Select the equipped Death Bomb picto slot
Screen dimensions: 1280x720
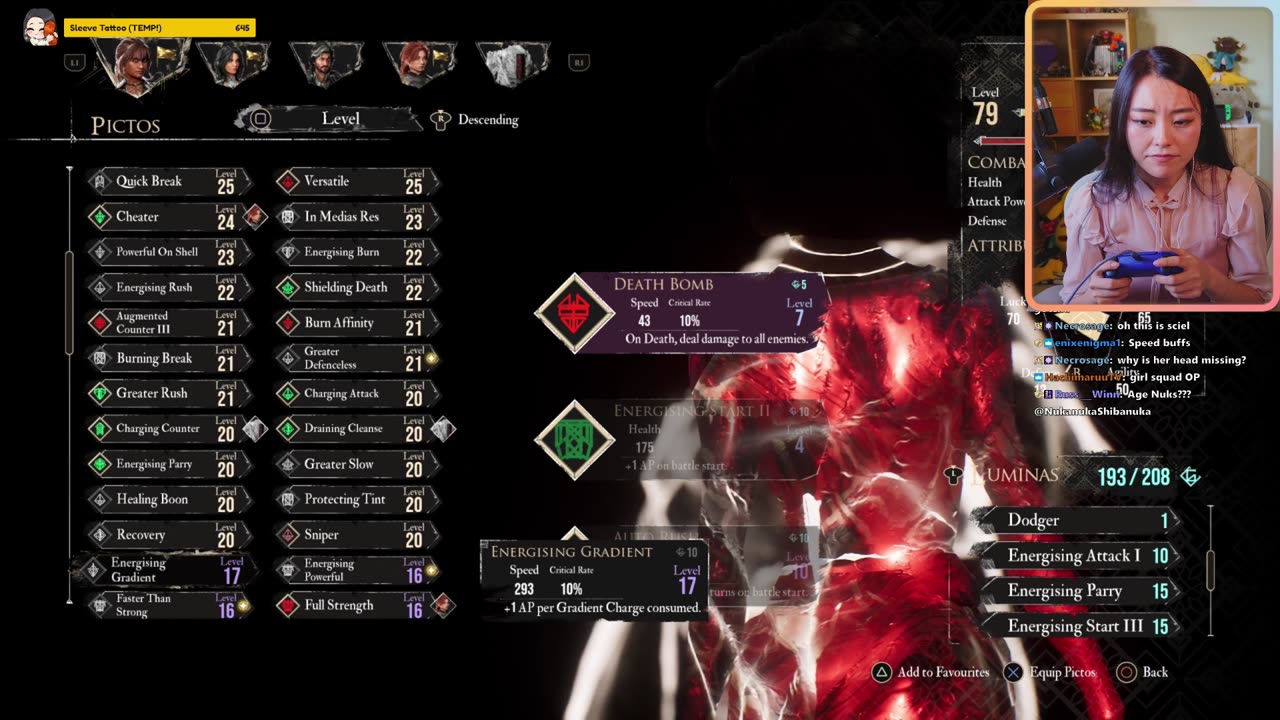(x=680, y=312)
